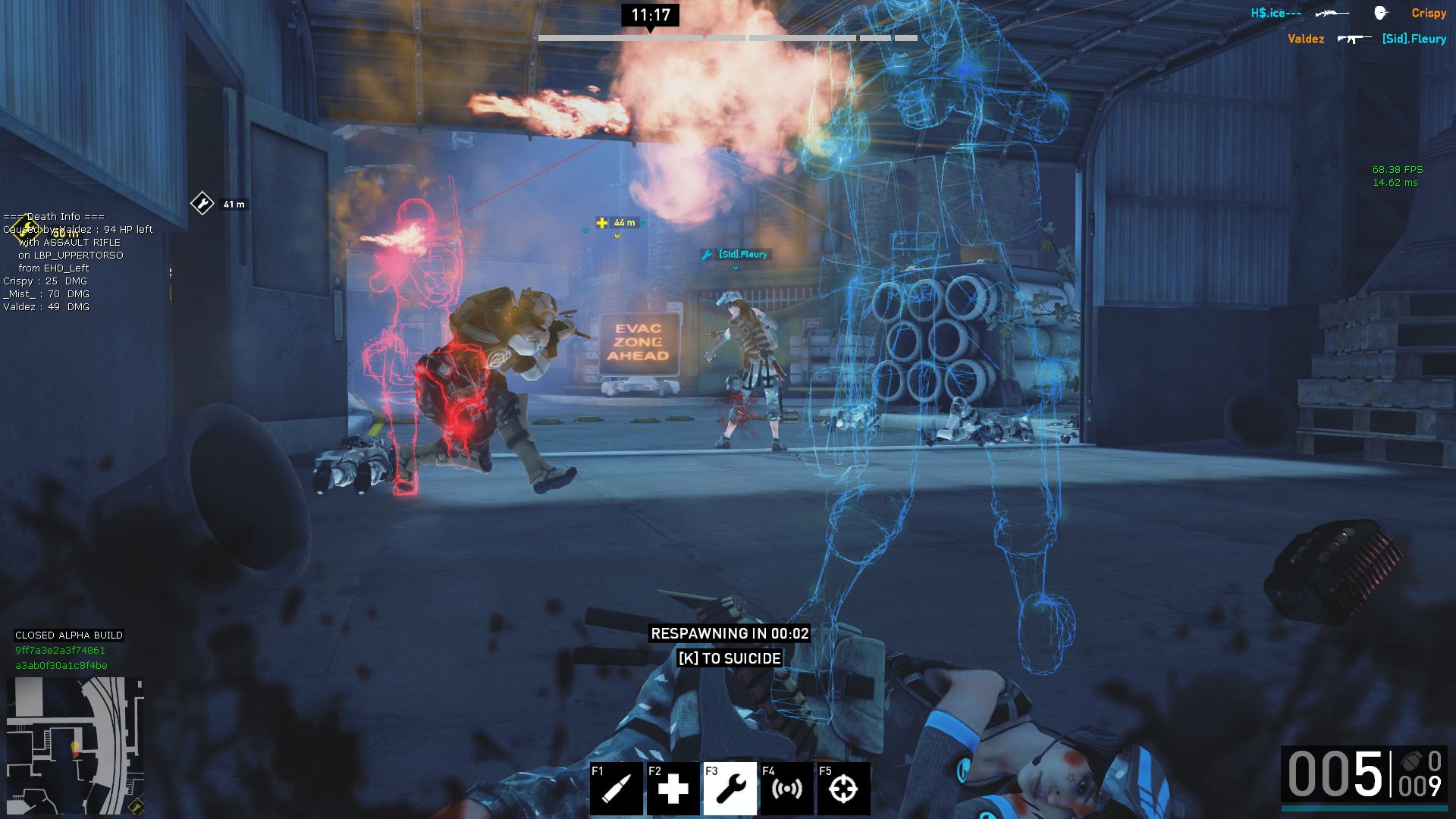Pick the F4 radio signal slot

(x=786, y=788)
